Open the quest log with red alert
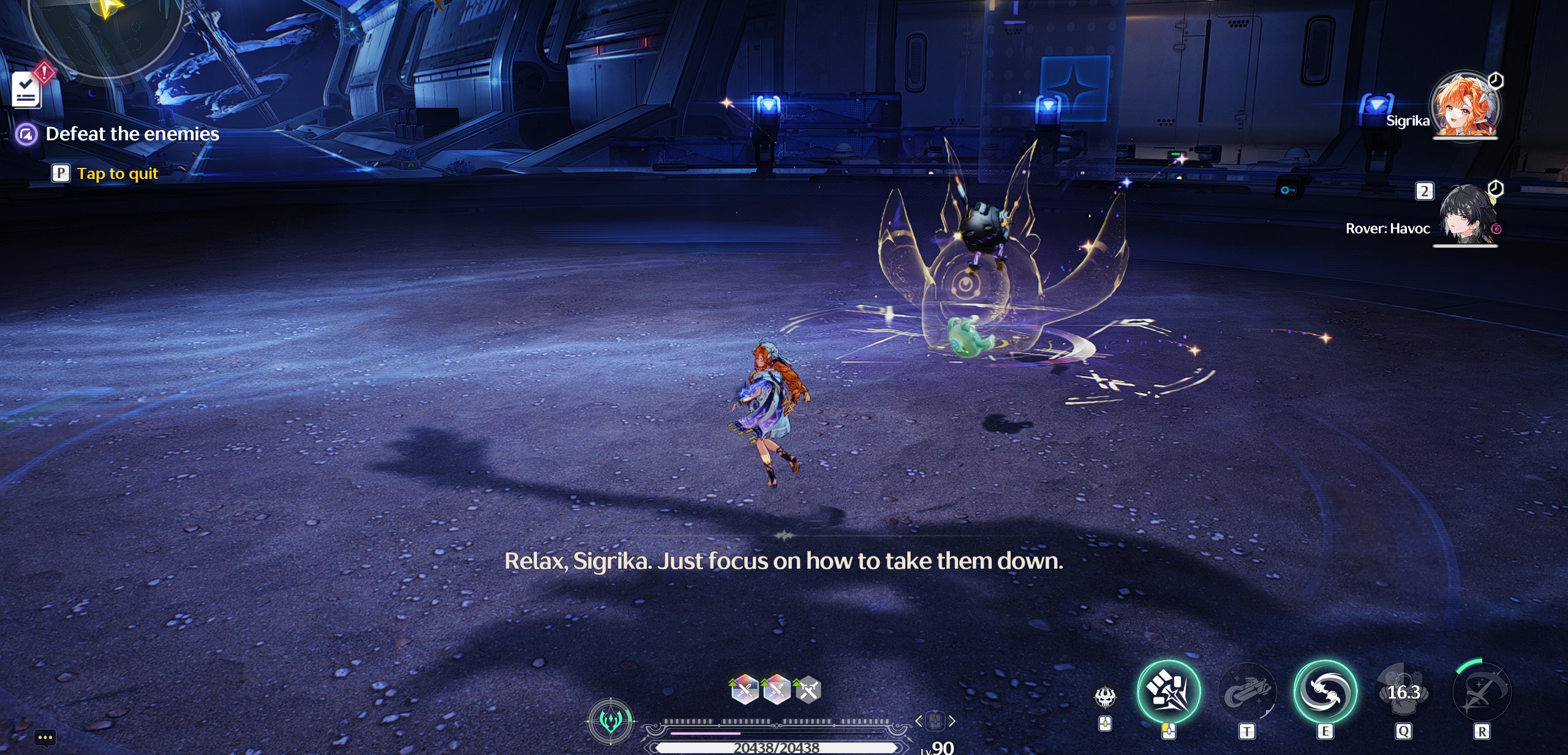1568x755 pixels. [27, 89]
